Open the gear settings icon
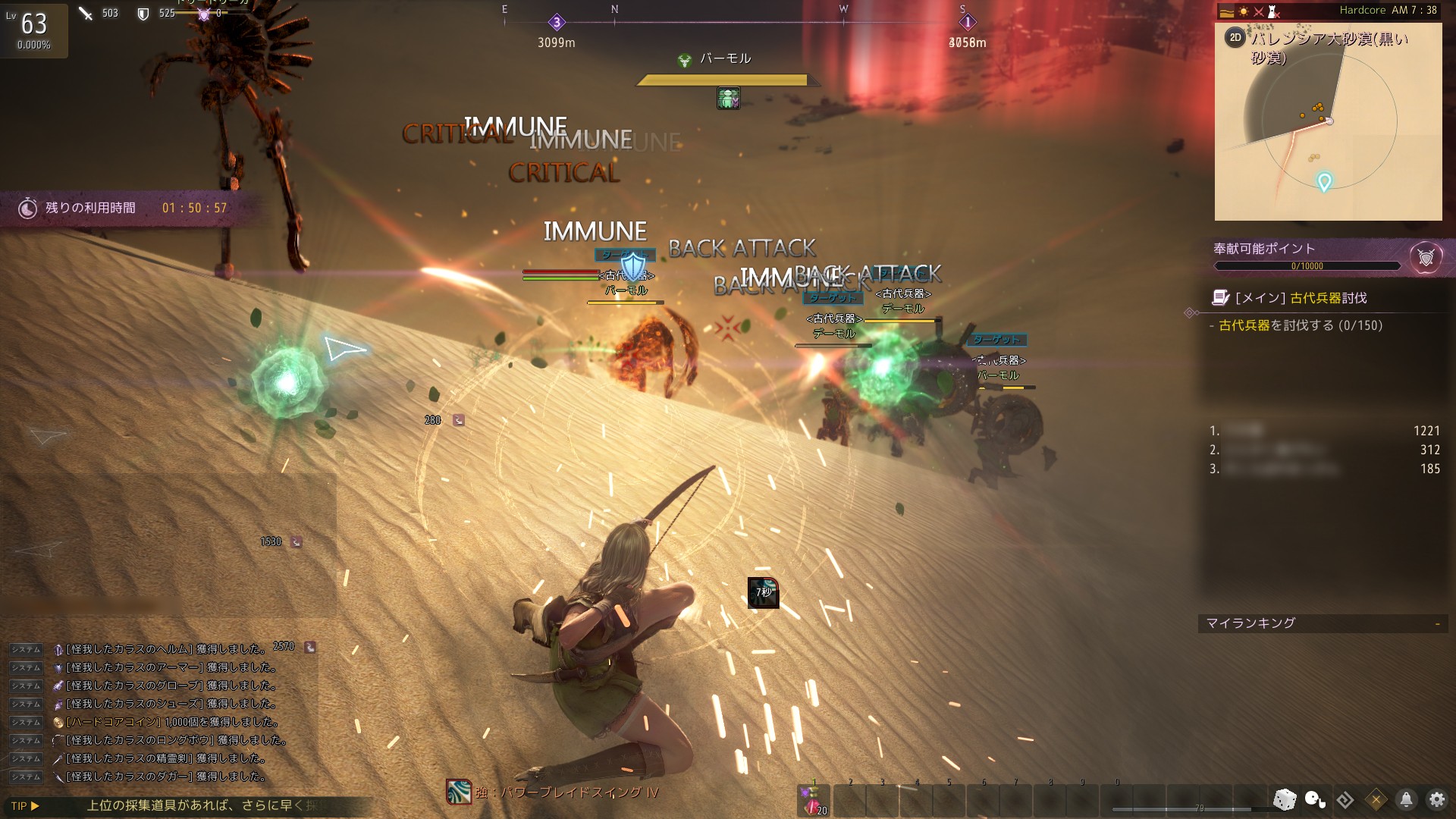This screenshot has width=1456, height=819. (1437, 799)
